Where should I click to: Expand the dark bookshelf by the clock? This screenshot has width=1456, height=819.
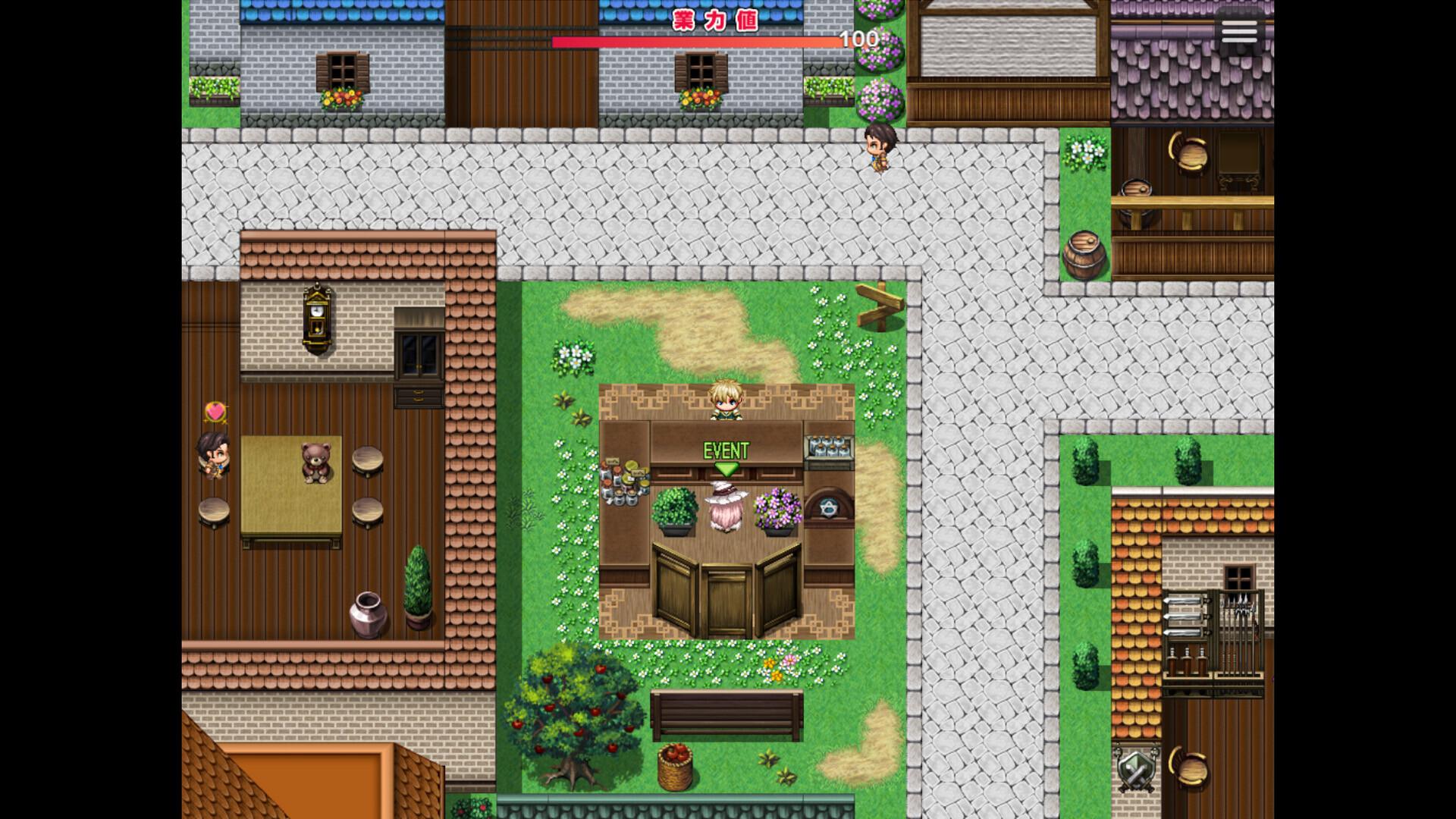pyautogui.click(x=421, y=351)
